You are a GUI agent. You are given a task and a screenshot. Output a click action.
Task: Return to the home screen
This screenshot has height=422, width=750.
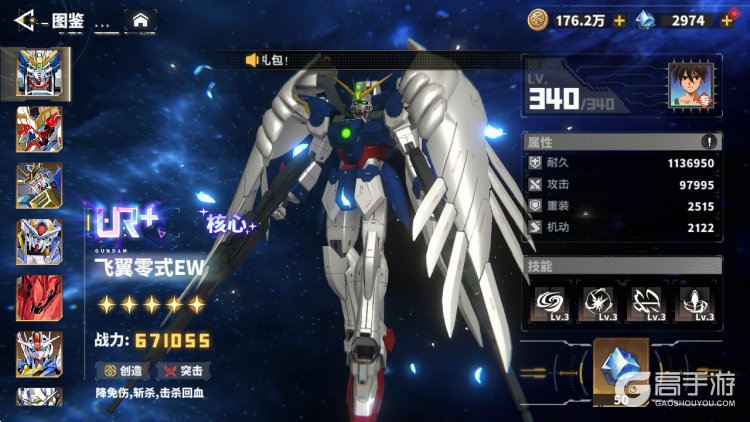coord(140,19)
